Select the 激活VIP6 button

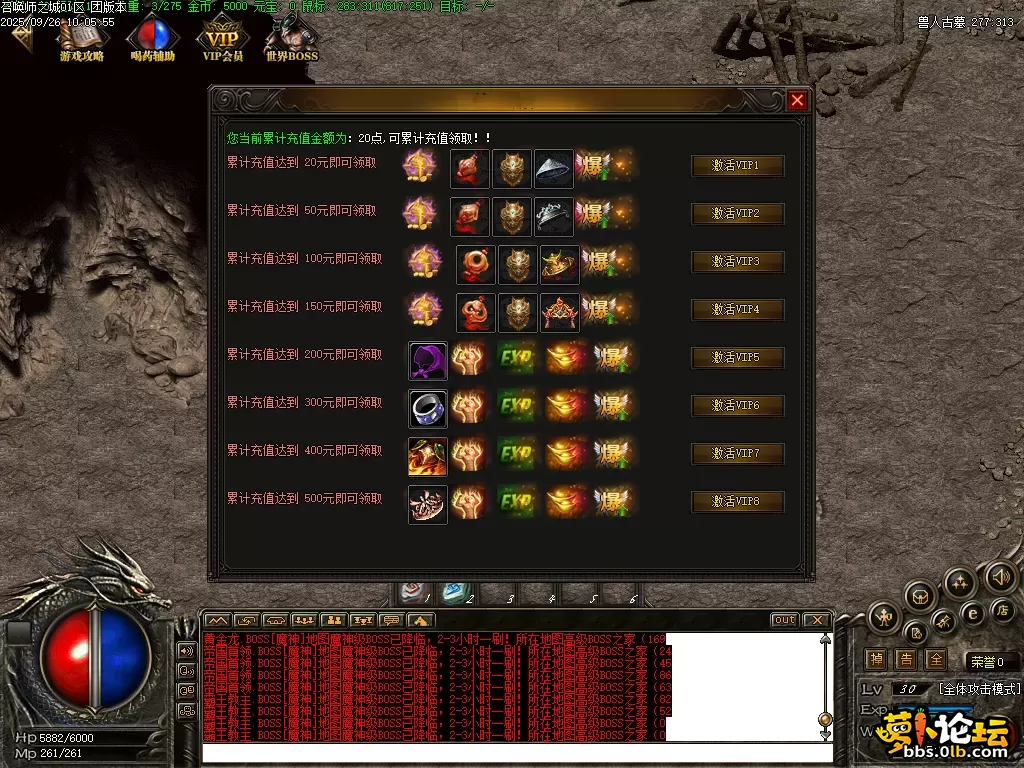pyautogui.click(x=737, y=406)
